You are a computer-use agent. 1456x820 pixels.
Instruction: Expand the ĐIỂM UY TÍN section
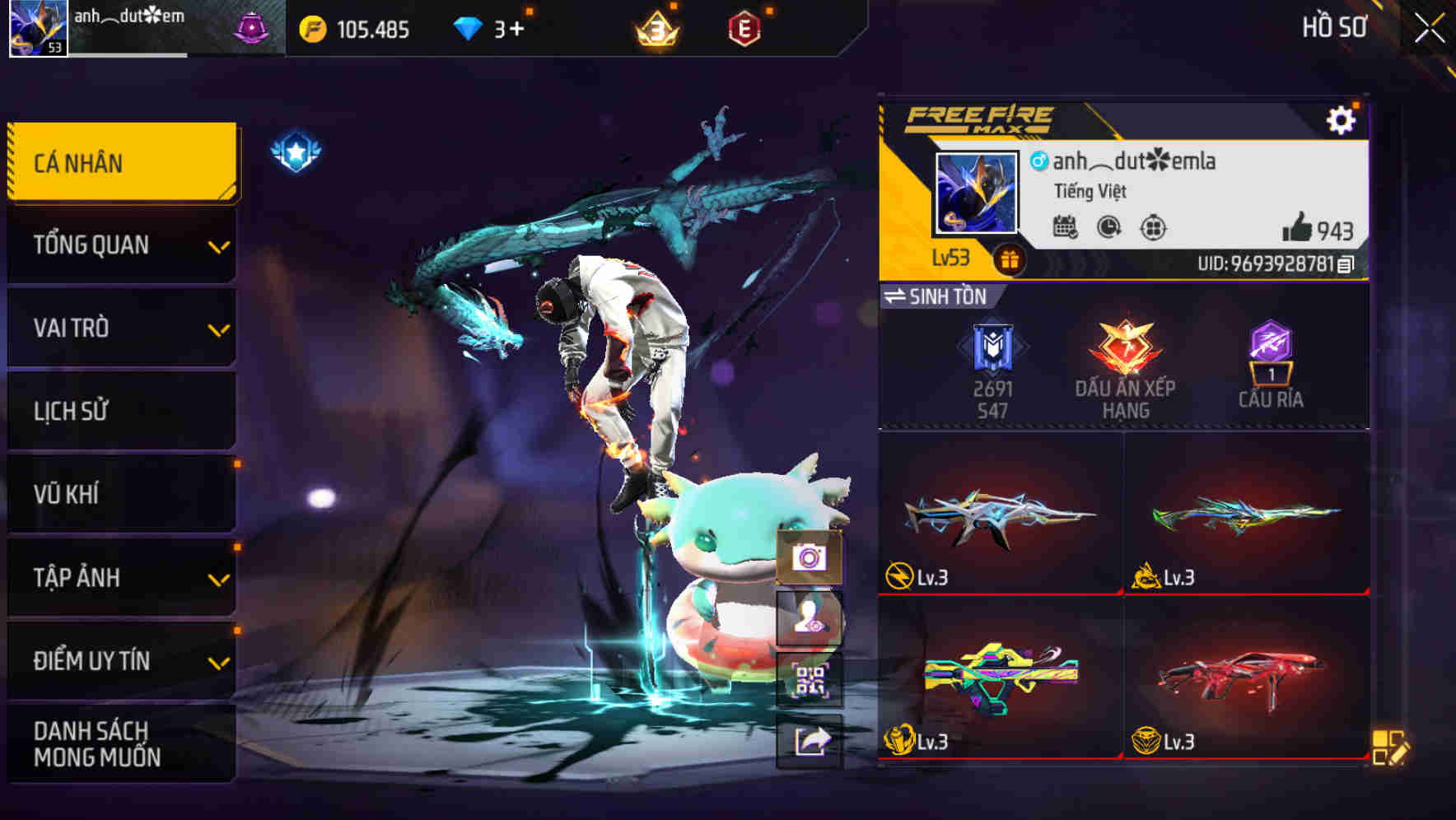tap(121, 659)
